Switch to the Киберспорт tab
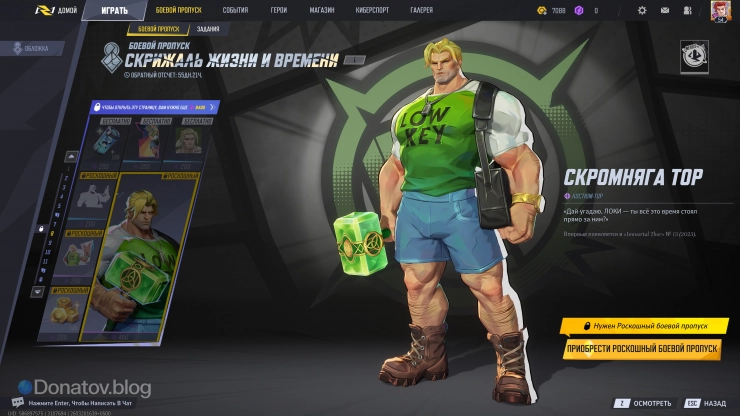740x416 pixels. point(371,11)
